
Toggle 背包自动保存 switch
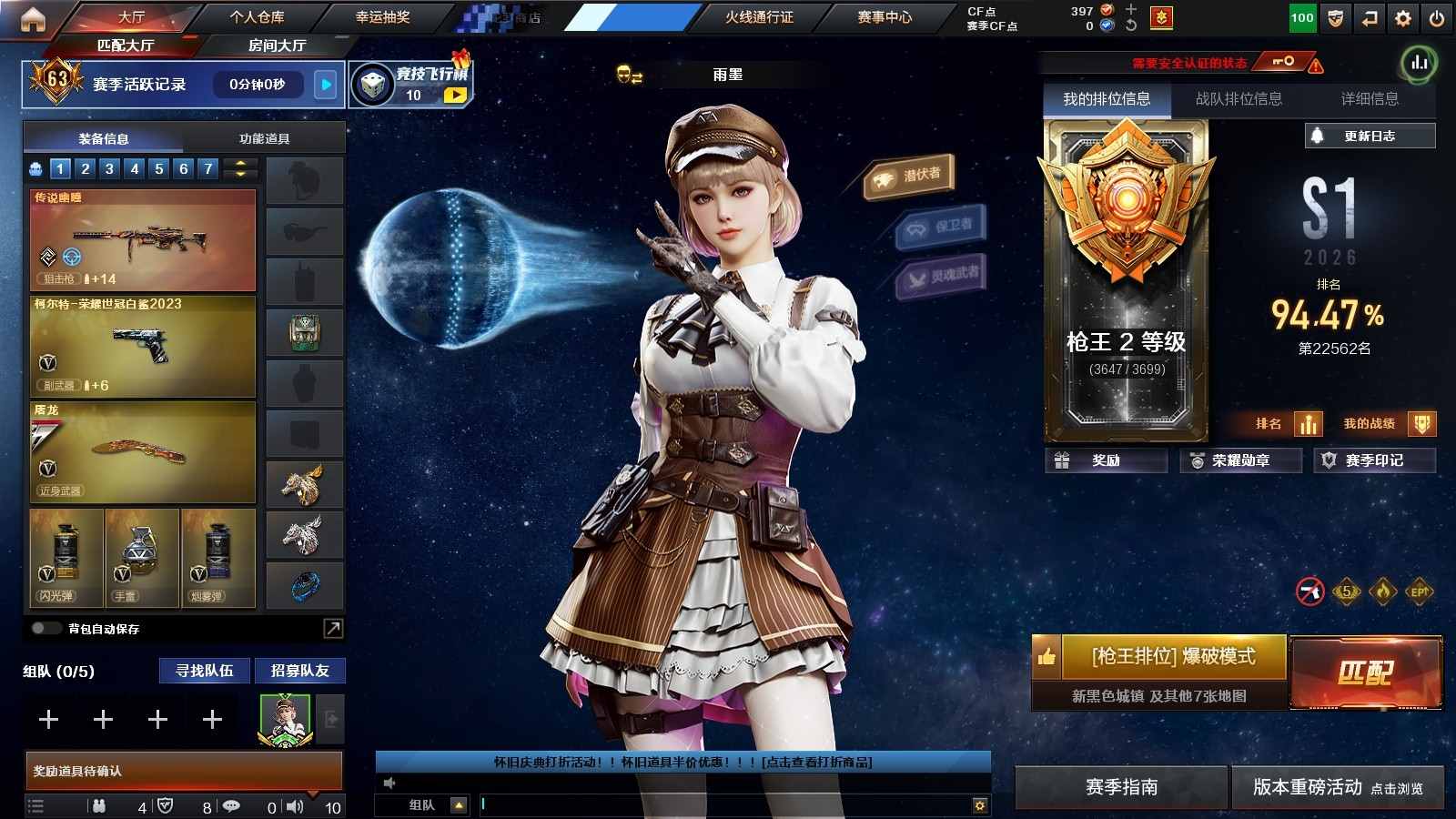(x=45, y=628)
